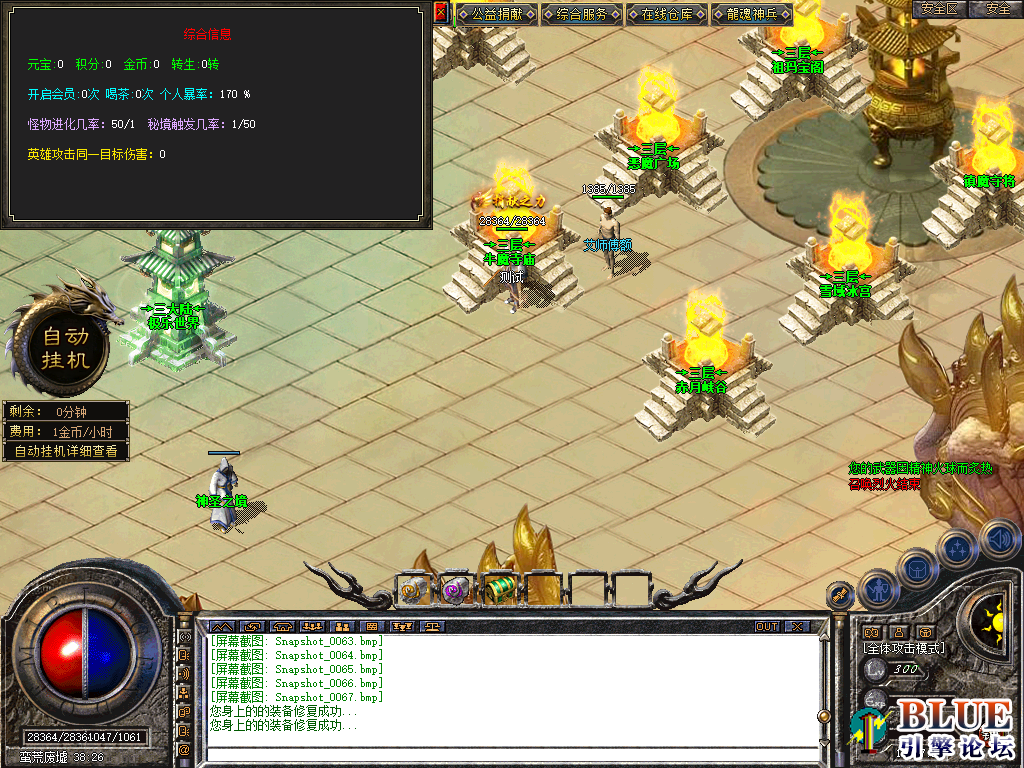1024x768 pixels.
Task: Use the green chest belt item
Action: pos(498,590)
